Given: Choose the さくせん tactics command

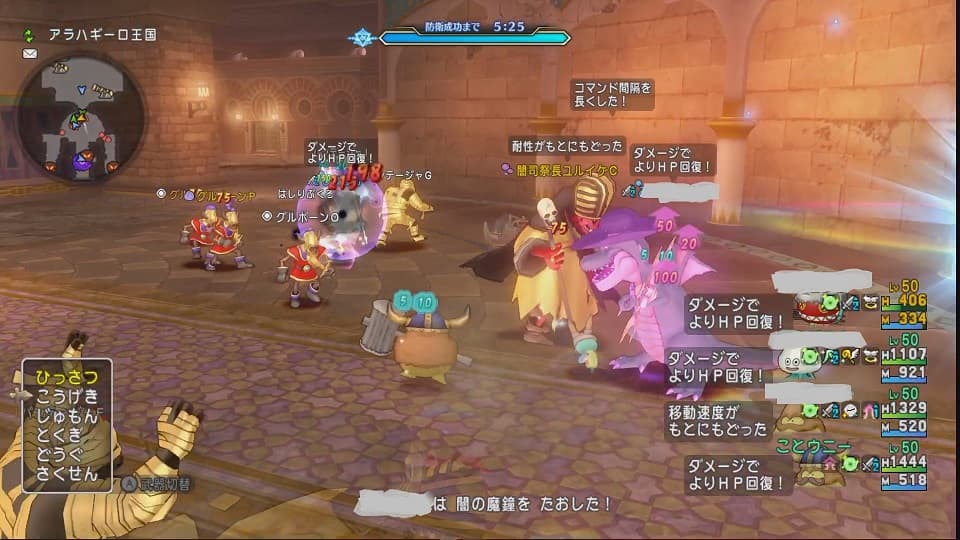Looking at the screenshot, I should [x=67, y=474].
